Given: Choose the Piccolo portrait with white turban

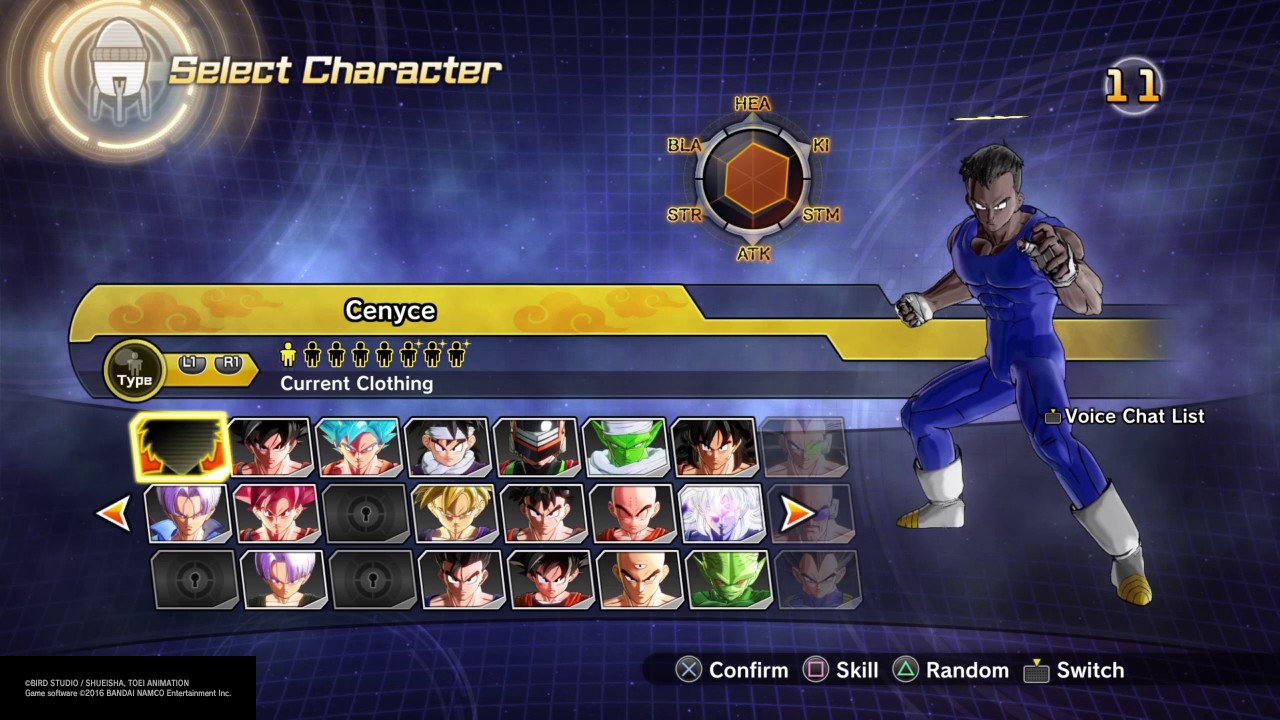Looking at the screenshot, I should [x=625, y=447].
